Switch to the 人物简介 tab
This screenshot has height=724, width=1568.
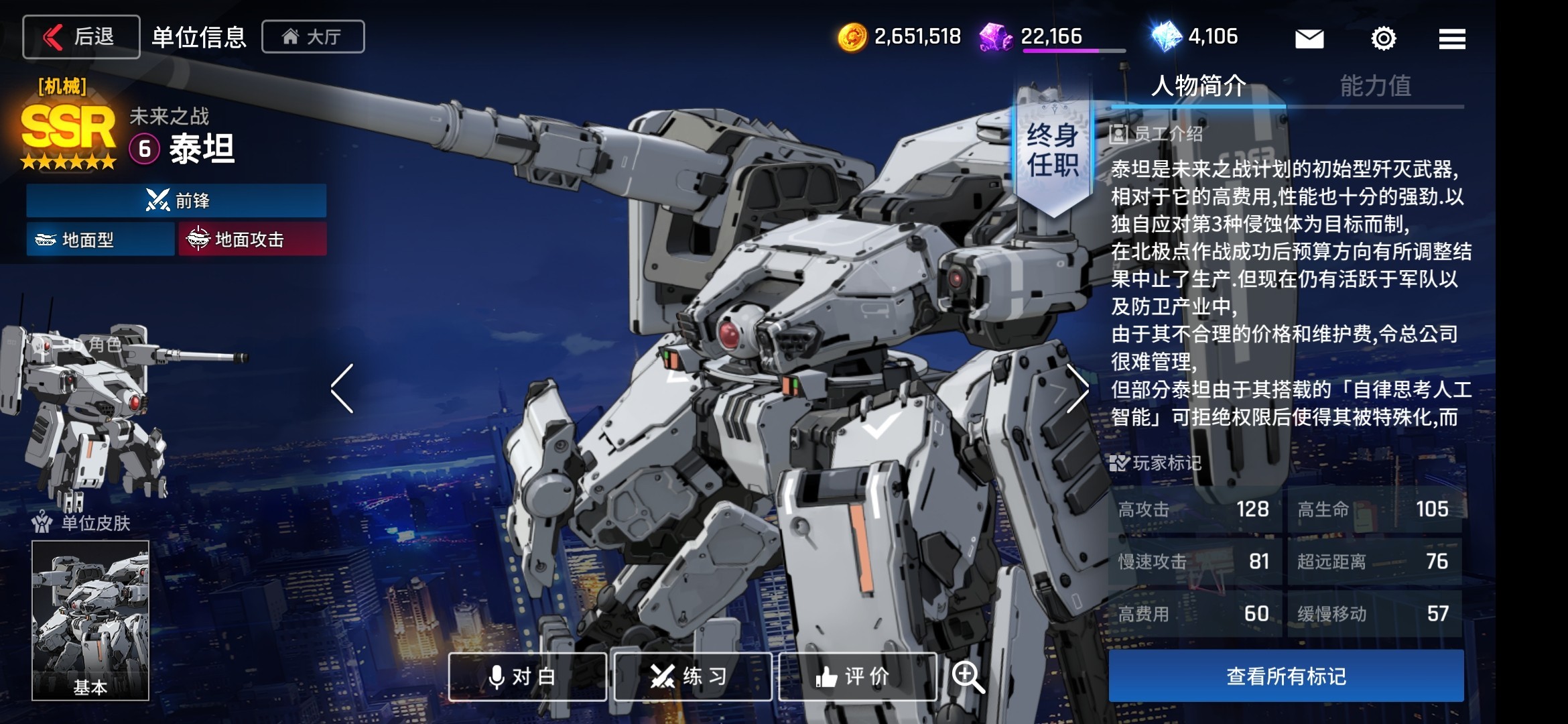coord(1198,86)
